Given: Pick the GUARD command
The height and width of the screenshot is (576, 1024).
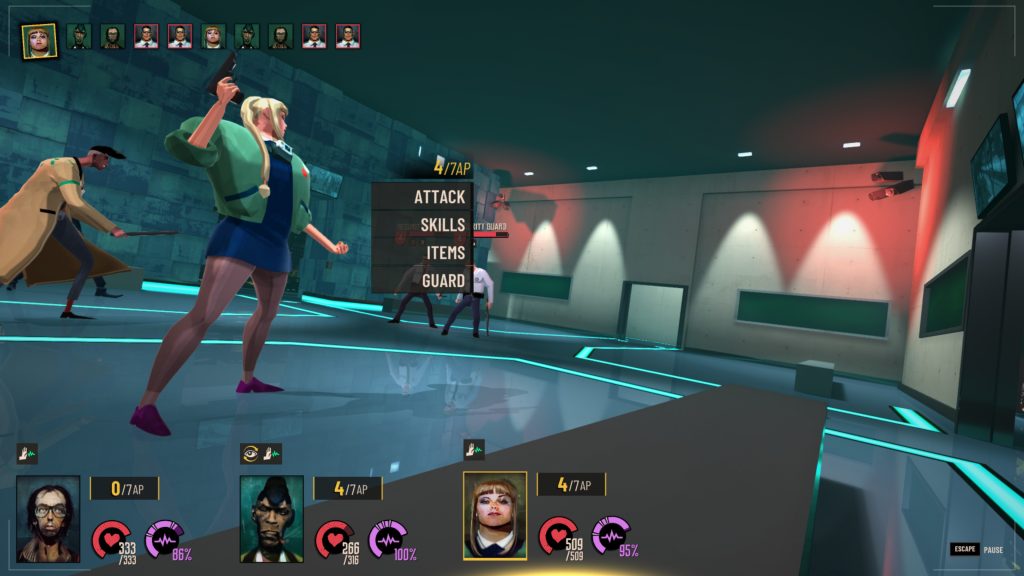Looking at the screenshot, I should pyautogui.click(x=443, y=280).
